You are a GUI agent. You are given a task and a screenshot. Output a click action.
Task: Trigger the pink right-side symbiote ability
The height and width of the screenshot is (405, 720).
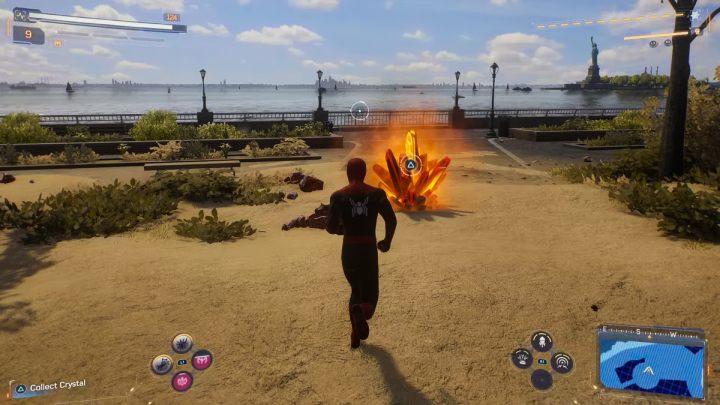pyautogui.click(x=202, y=360)
